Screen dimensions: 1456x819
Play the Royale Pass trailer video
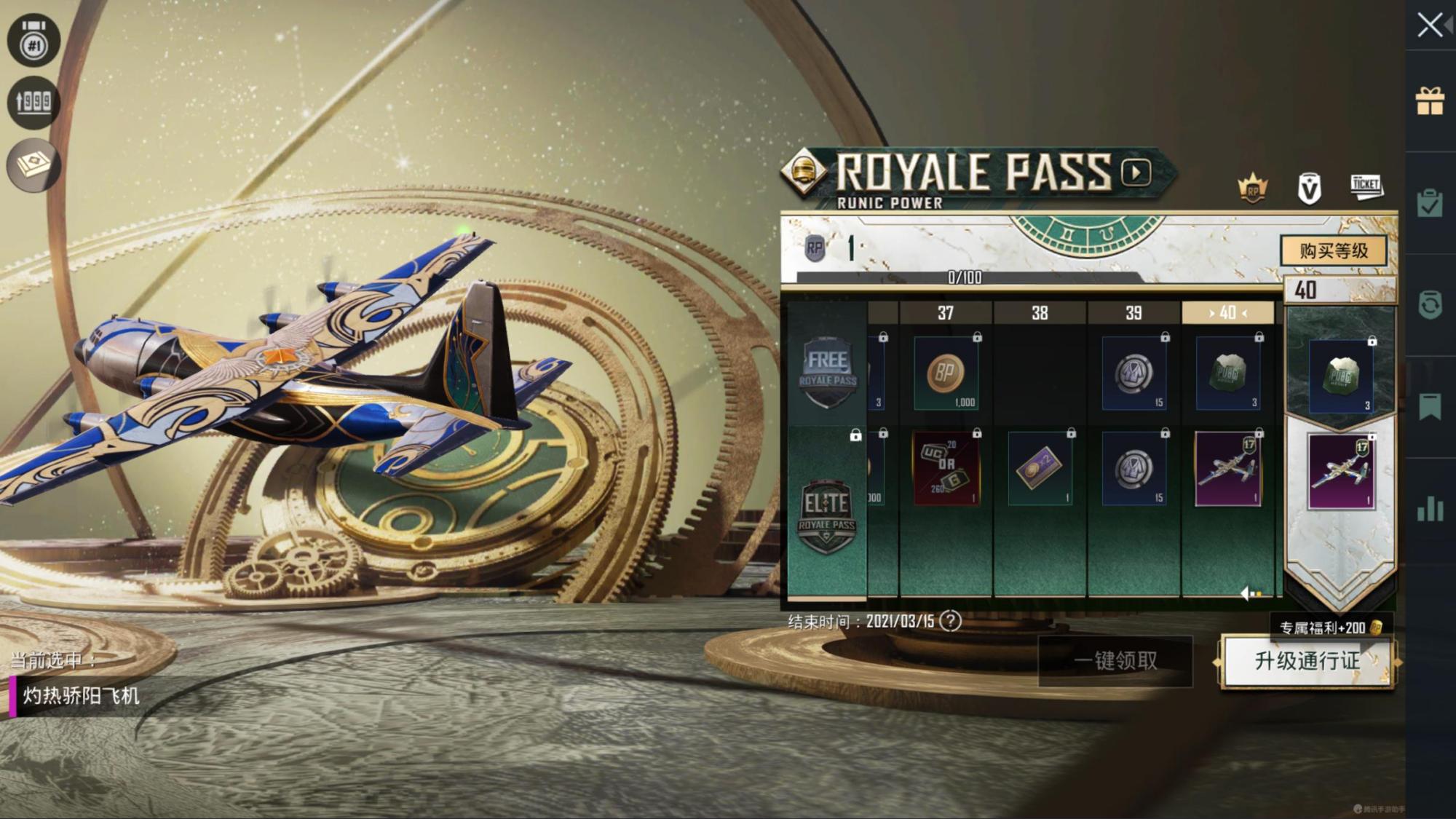[1136, 173]
